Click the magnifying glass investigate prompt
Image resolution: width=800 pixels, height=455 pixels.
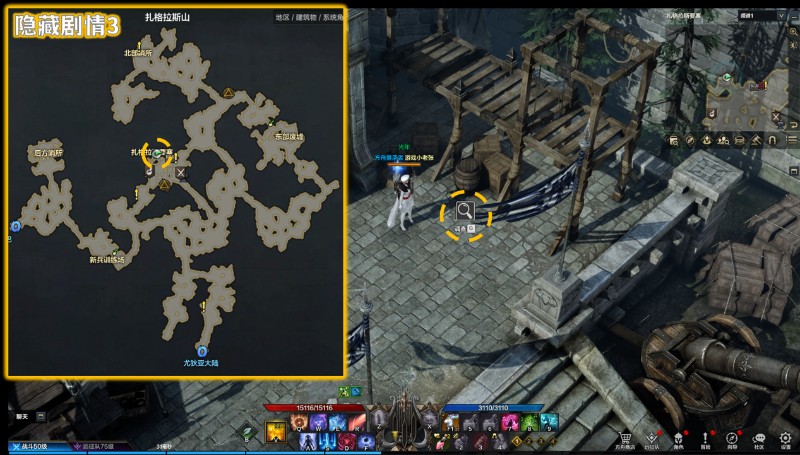click(466, 210)
